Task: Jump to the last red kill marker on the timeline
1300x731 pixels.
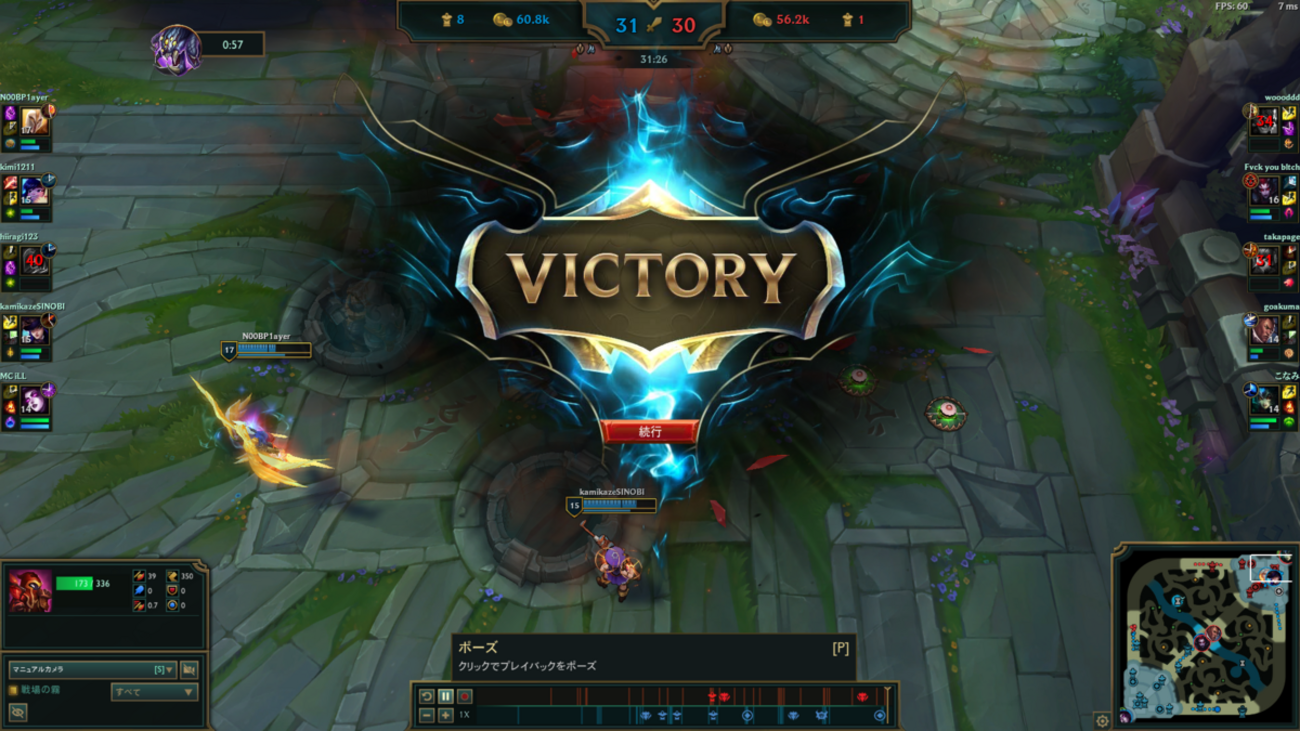Action: coord(863,696)
